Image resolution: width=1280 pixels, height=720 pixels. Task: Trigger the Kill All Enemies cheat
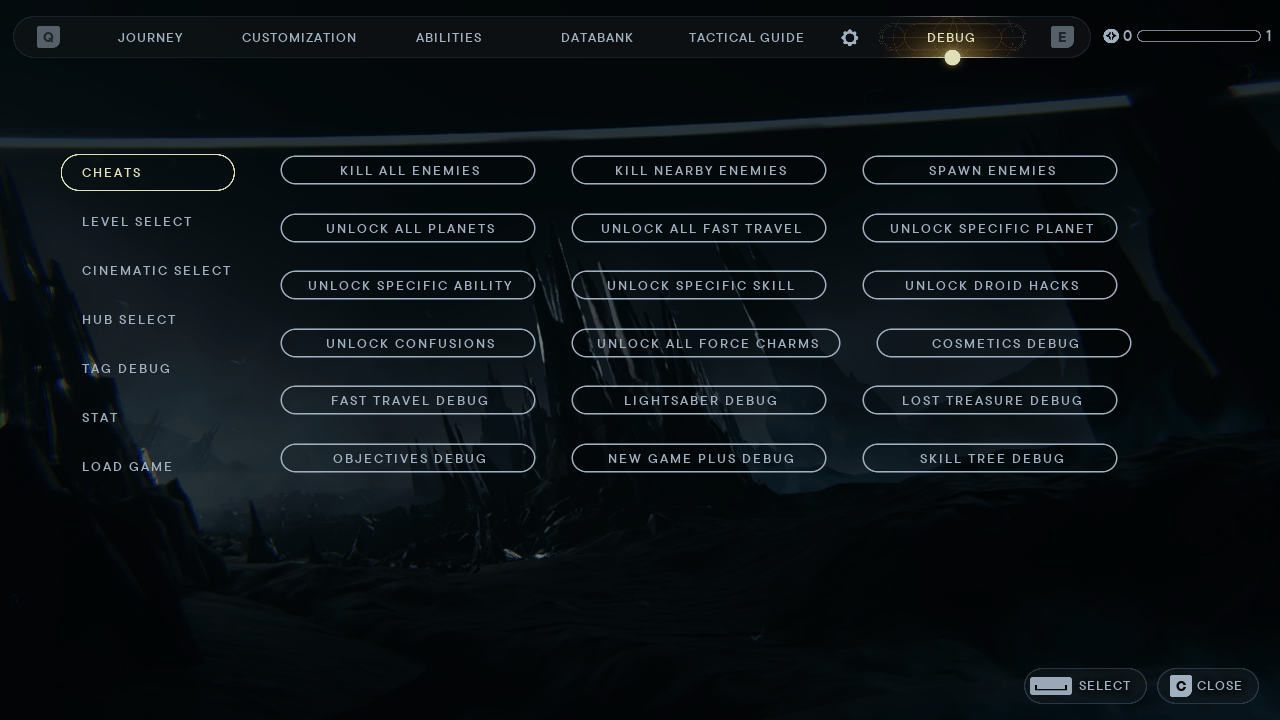(408, 170)
